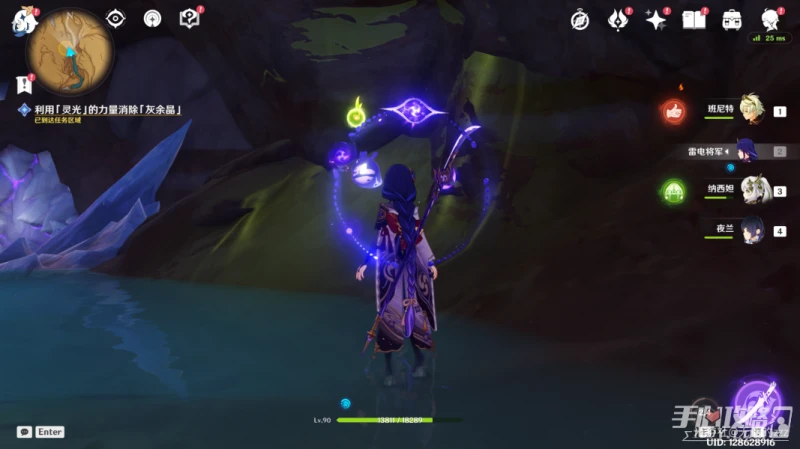This screenshot has width=800, height=449.
Task: Open the circular minimap
Action: point(70,45)
